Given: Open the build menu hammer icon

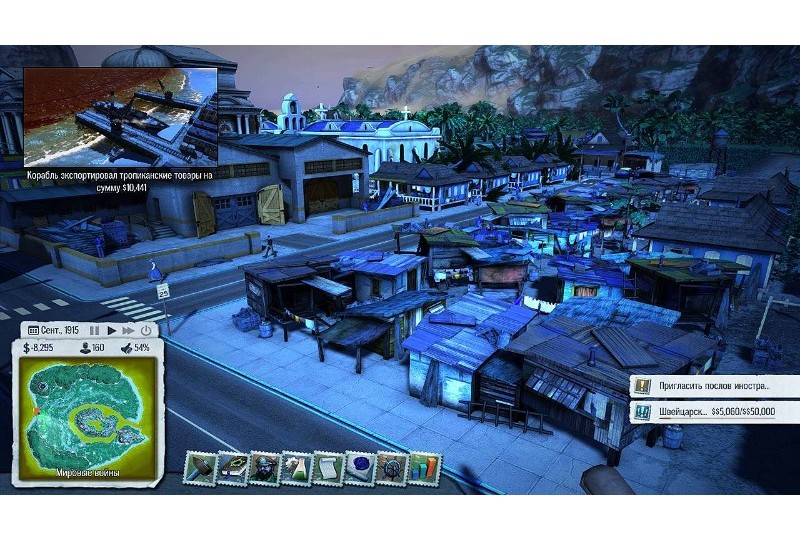Looking at the screenshot, I should pos(202,467).
